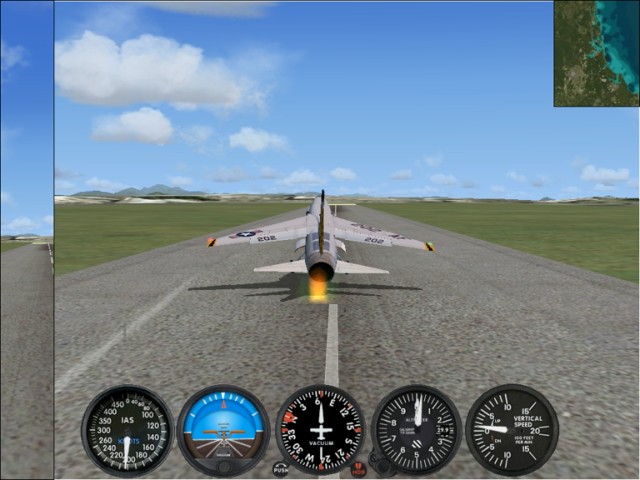Click the vertical speed indicator
Image resolution: width=640 pixels, height=480 pixels.
click(x=512, y=430)
